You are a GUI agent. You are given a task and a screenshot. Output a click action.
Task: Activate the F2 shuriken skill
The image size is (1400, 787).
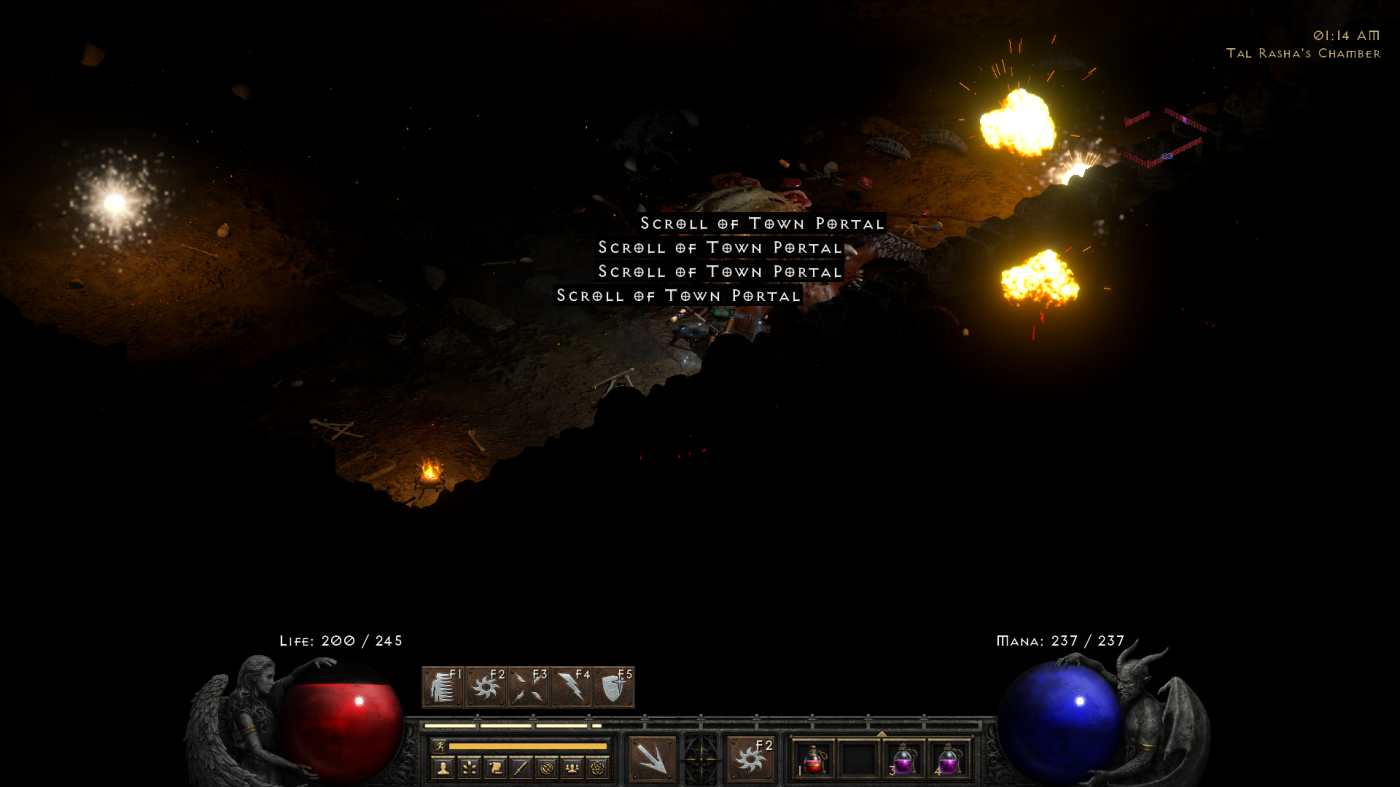(486, 685)
